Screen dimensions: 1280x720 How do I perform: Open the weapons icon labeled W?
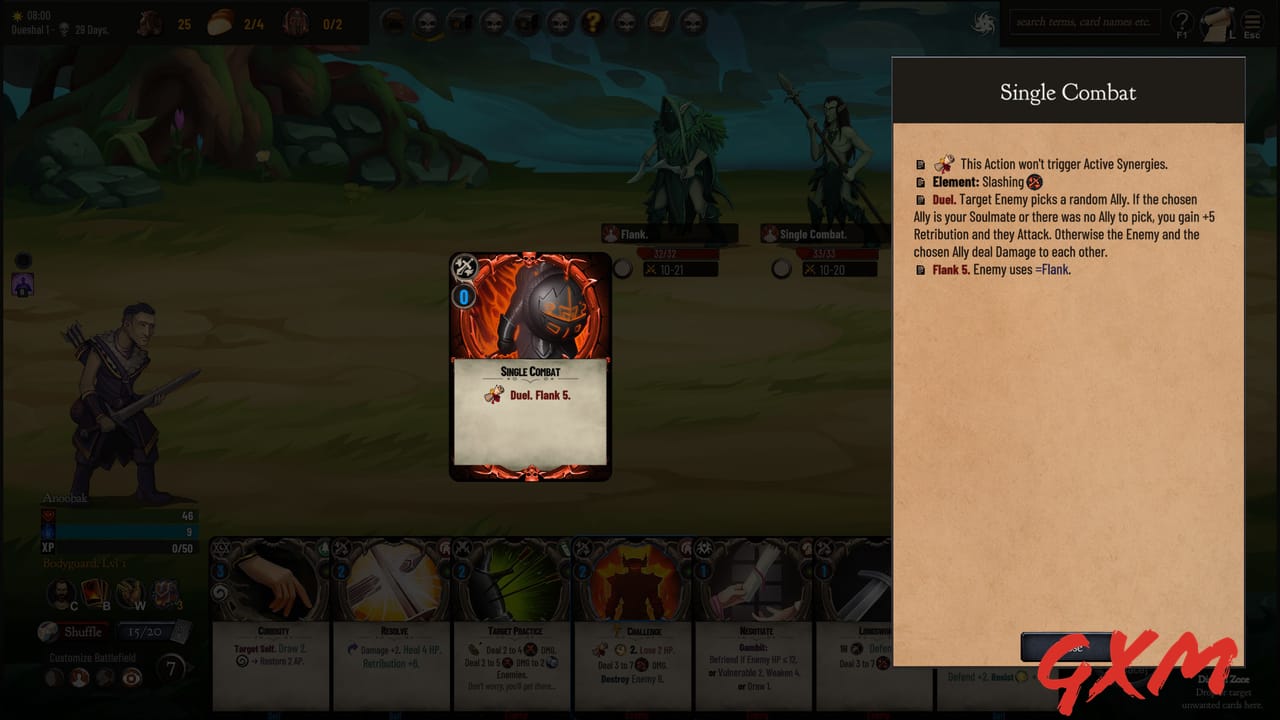coord(127,591)
